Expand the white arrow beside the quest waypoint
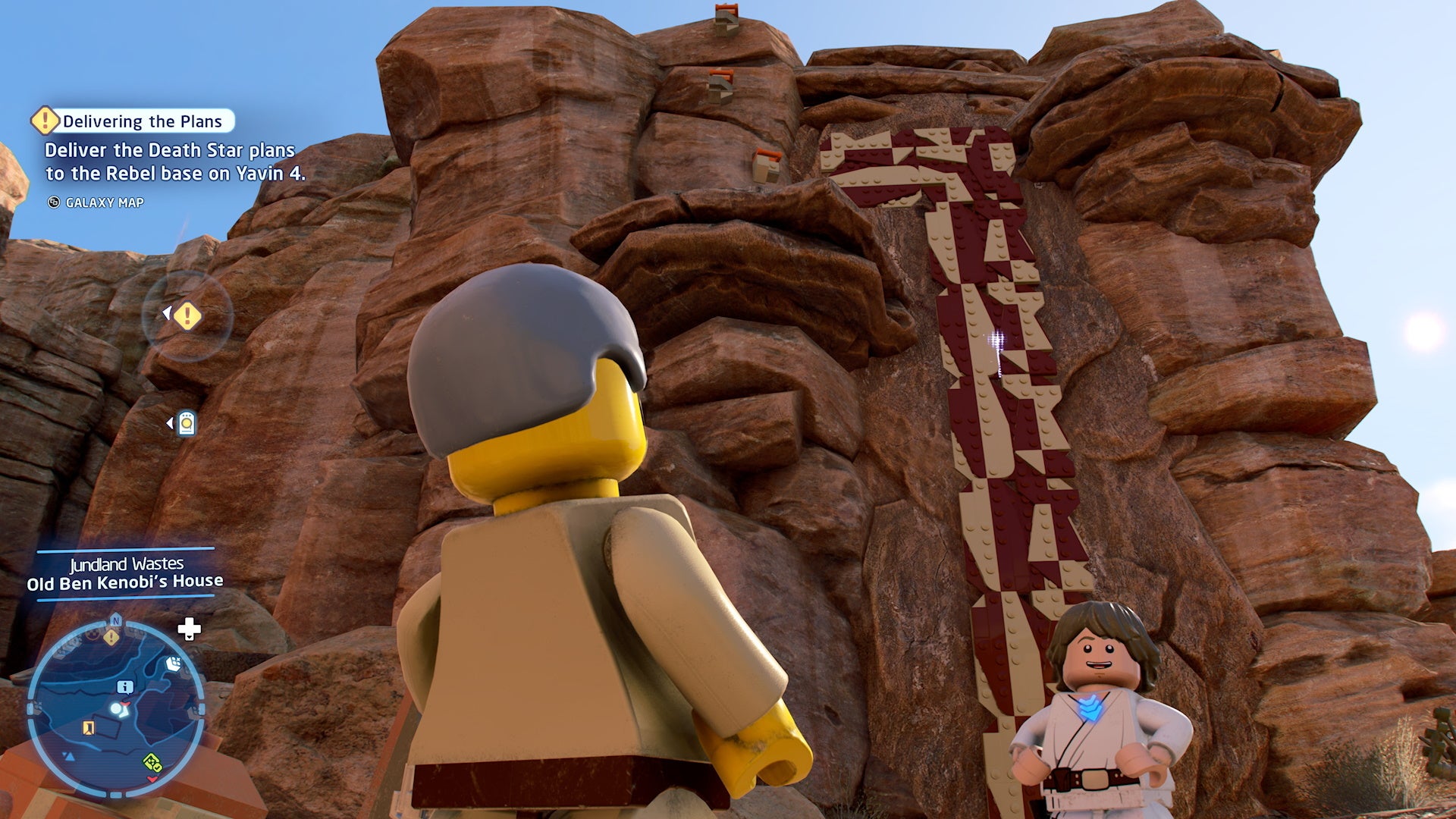Image resolution: width=1456 pixels, height=819 pixels. (x=168, y=312)
